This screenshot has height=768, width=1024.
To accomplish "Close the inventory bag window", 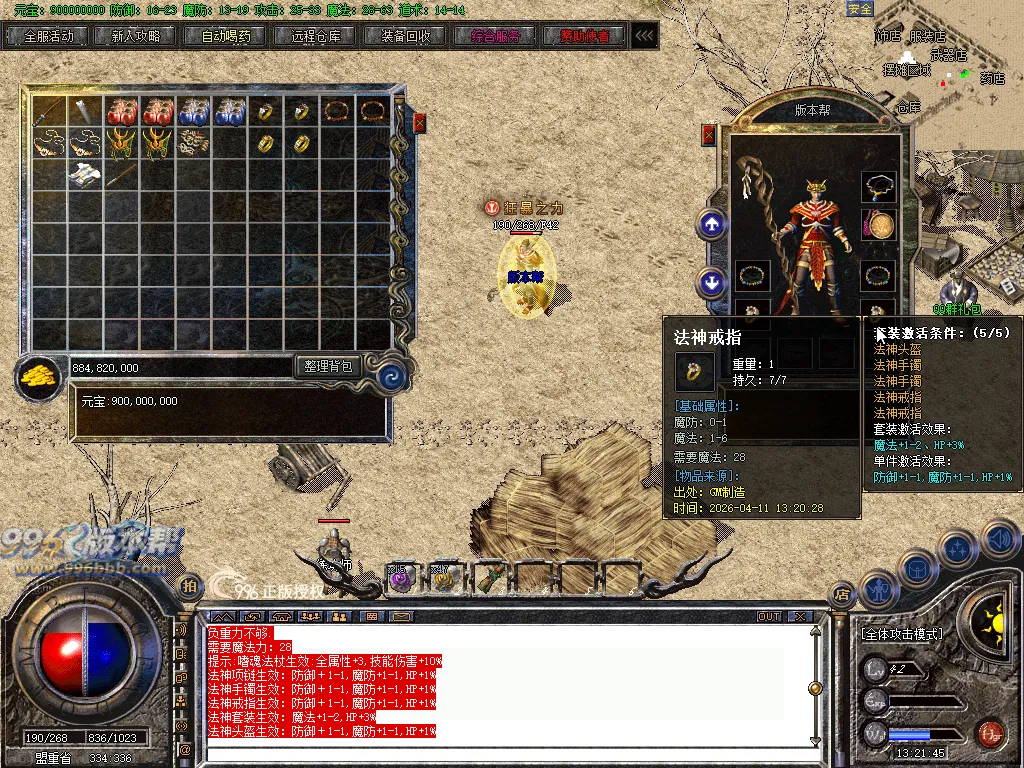I will point(420,123).
